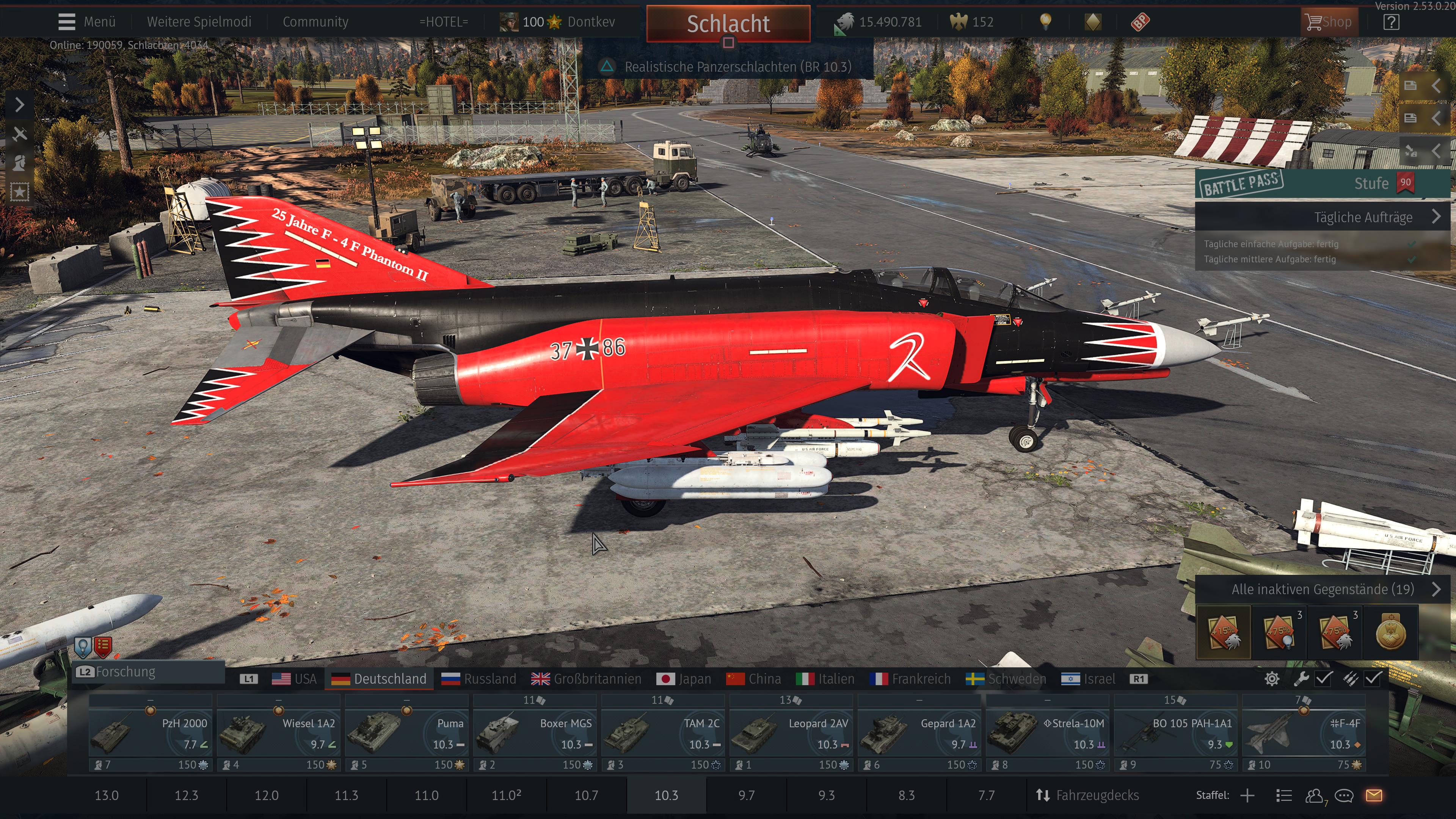1456x819 pixels.
Task: Open the mail envelope icon
Action: coord(1374,795)
